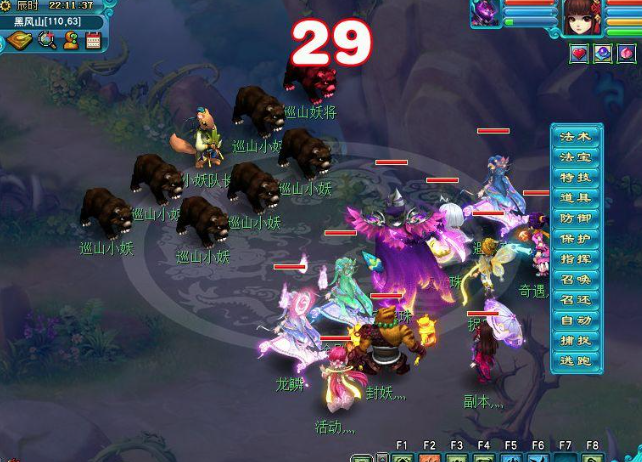
Task: Open the magnifying glass search icon
Action: [46, 41]
